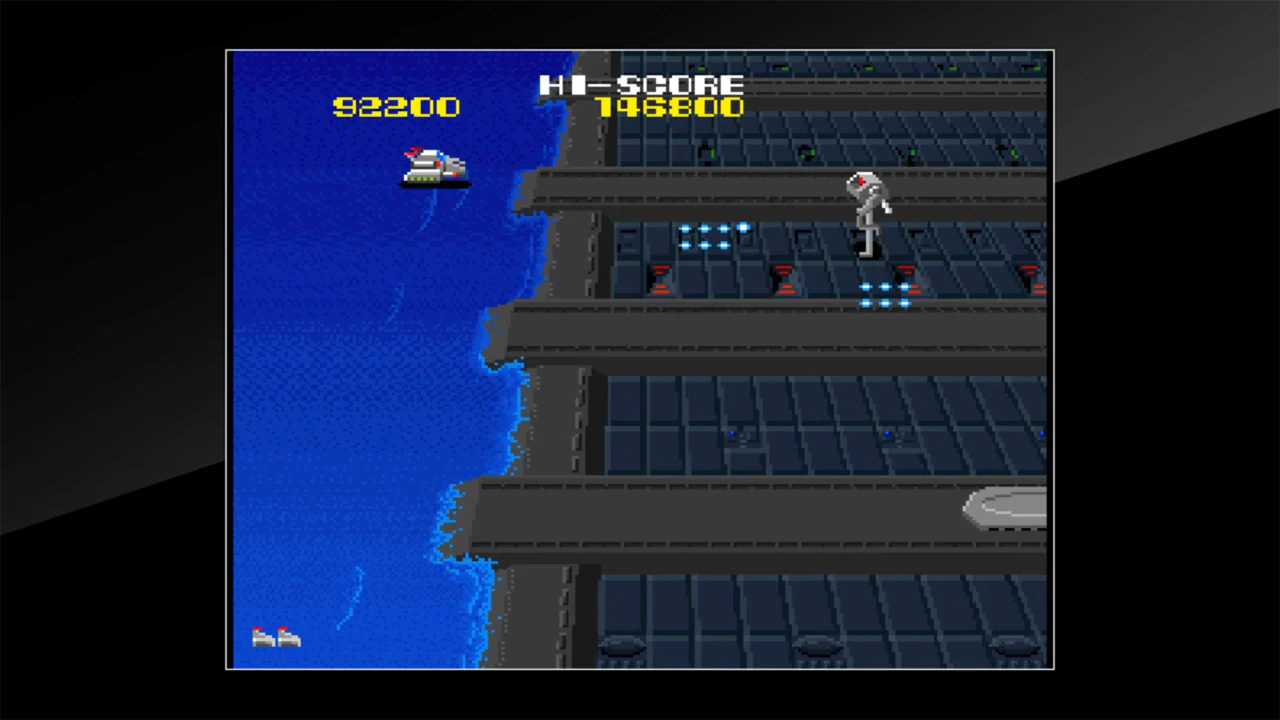Select a red spike hazard below the dots
The height and width of the screenshot is (720, 1280).
pos(660,278)
